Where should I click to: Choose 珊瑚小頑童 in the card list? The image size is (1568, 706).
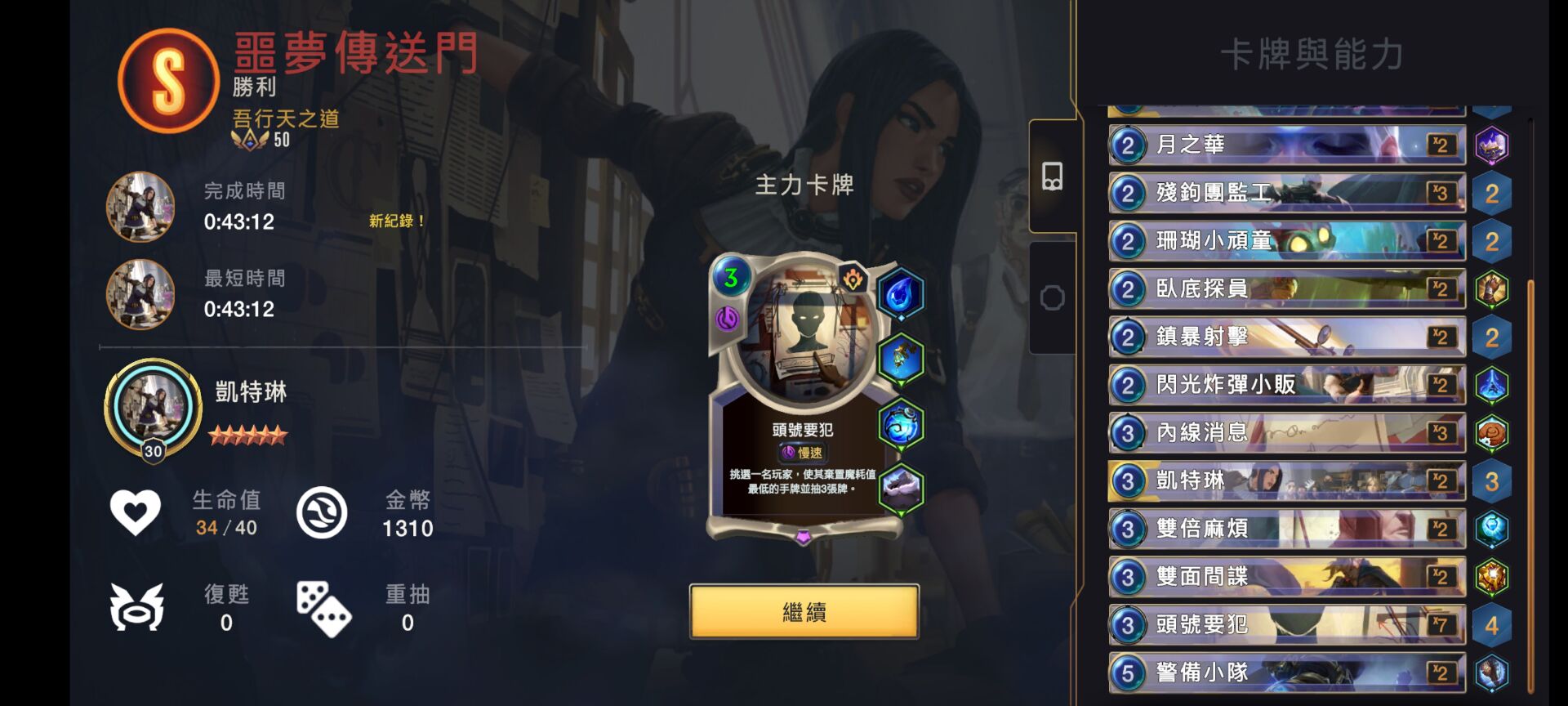coord(1286,241)
